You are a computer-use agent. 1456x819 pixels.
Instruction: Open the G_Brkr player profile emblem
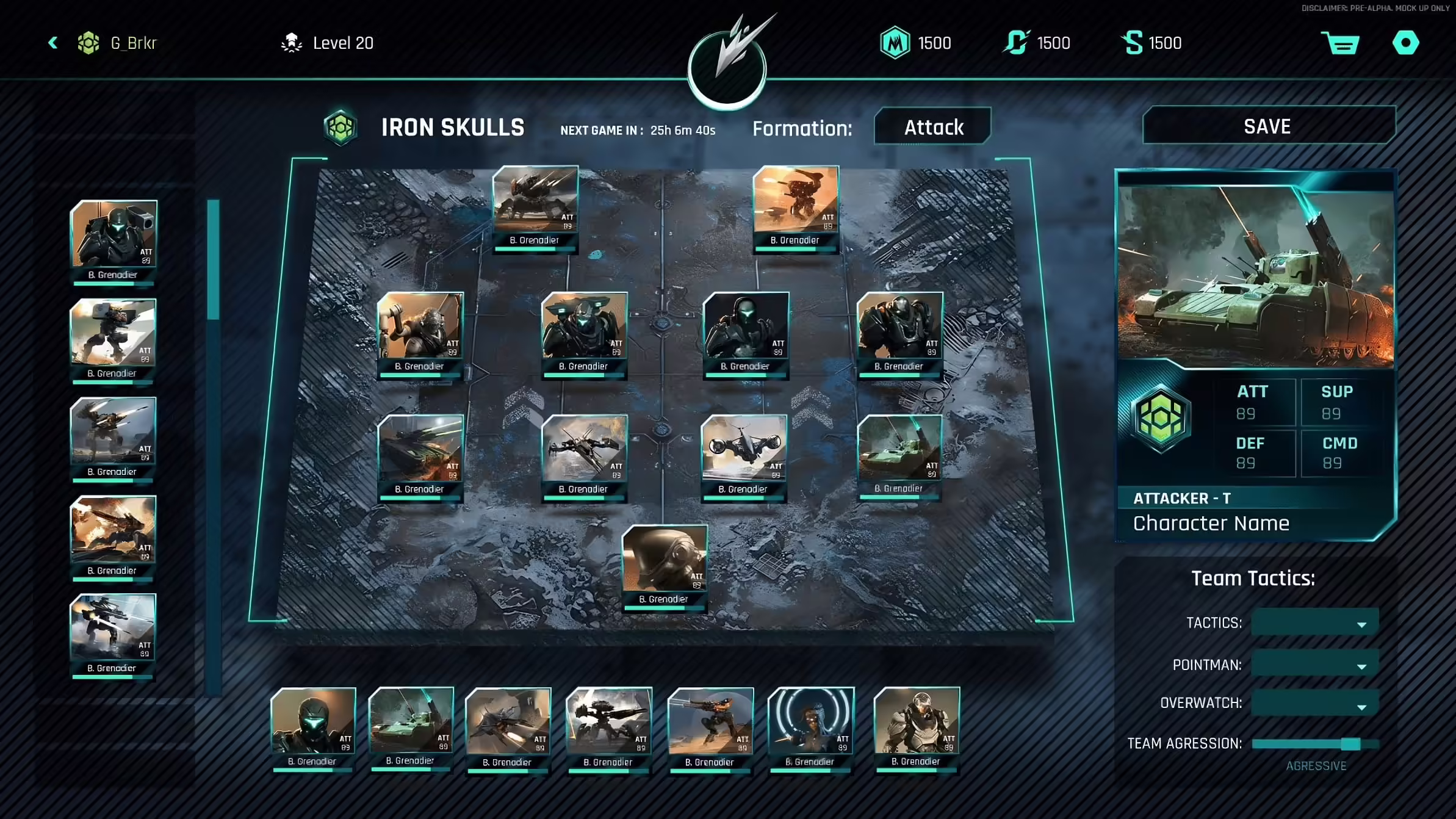click(x=90, y=43)
